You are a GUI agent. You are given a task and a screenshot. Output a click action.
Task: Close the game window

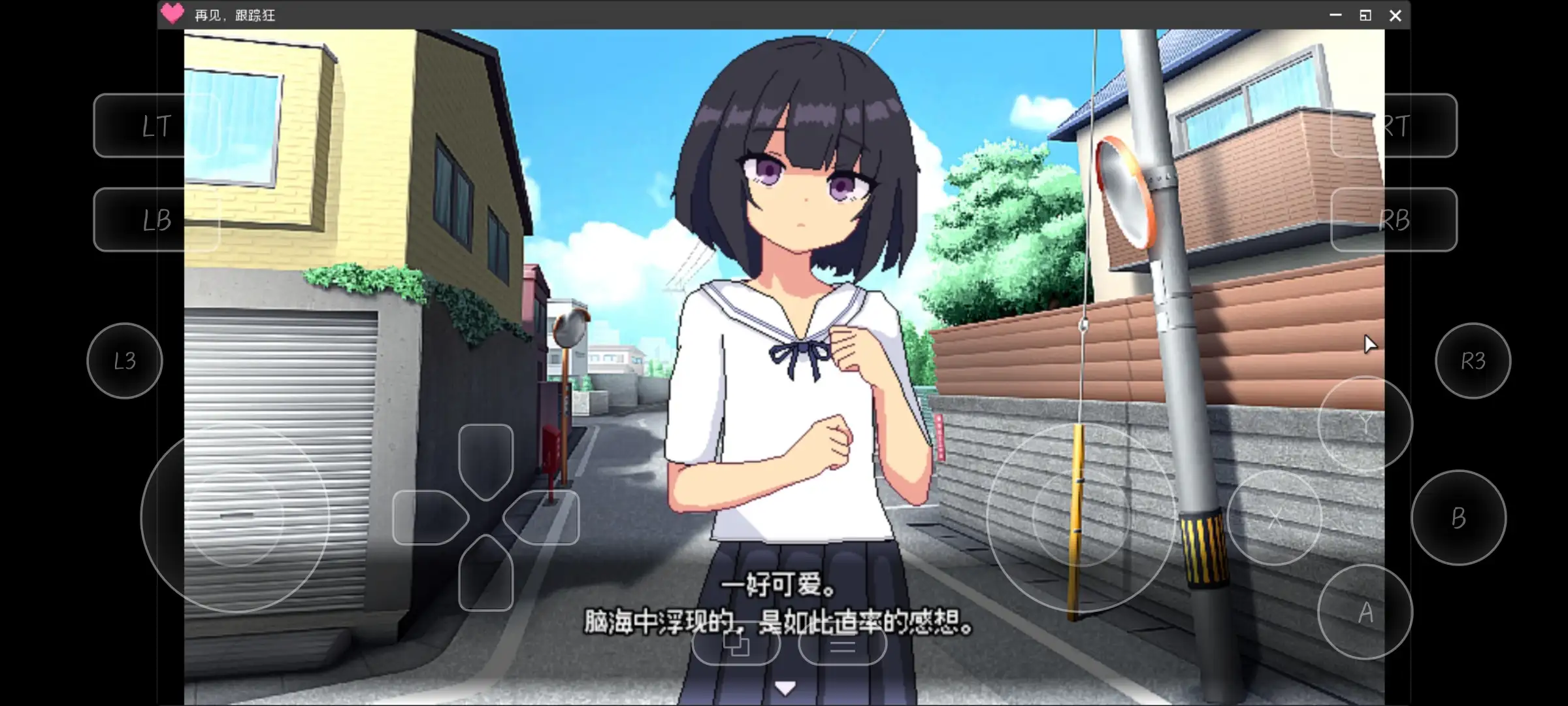coord(1395,16)
